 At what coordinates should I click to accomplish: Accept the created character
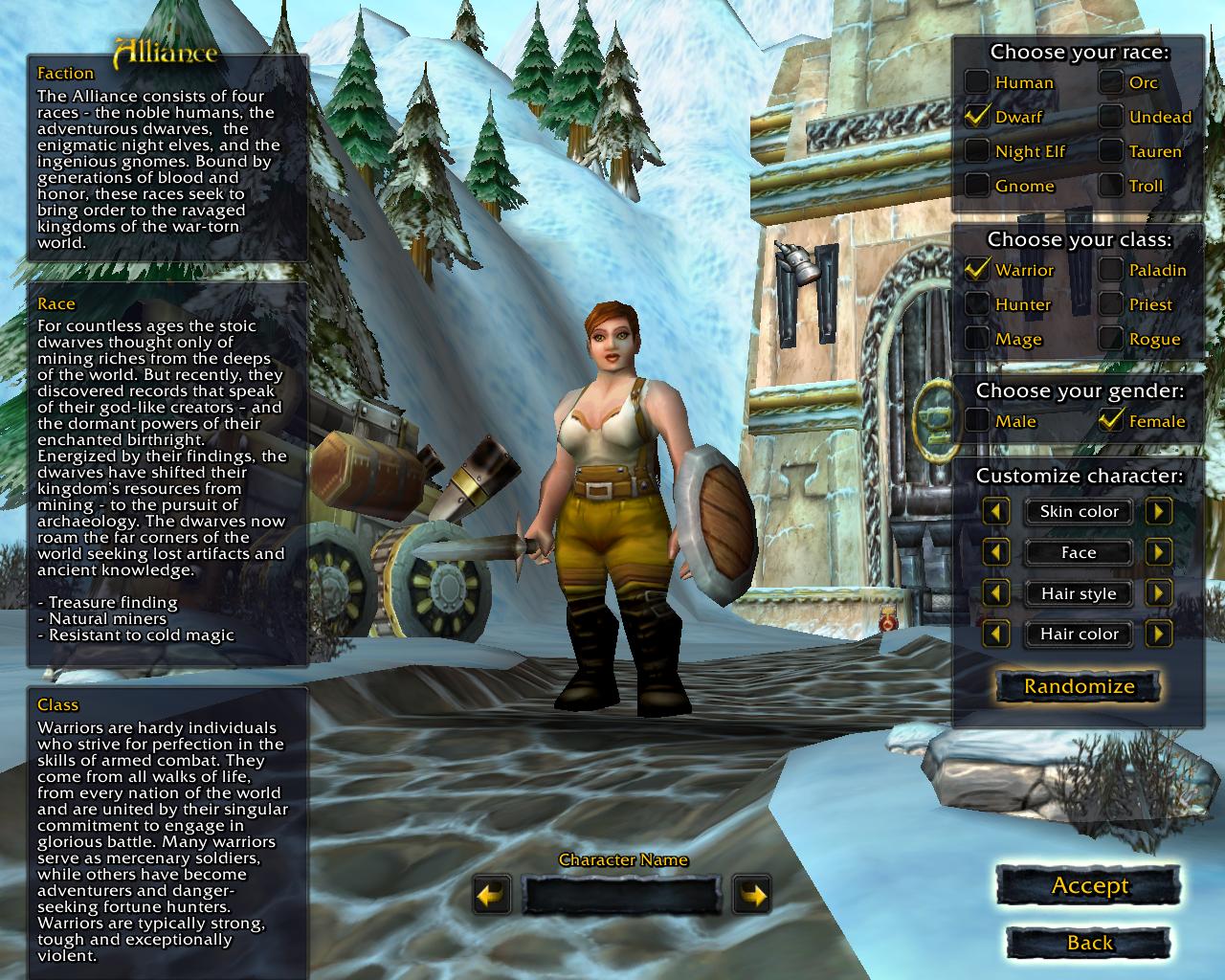pos(1089,886)
